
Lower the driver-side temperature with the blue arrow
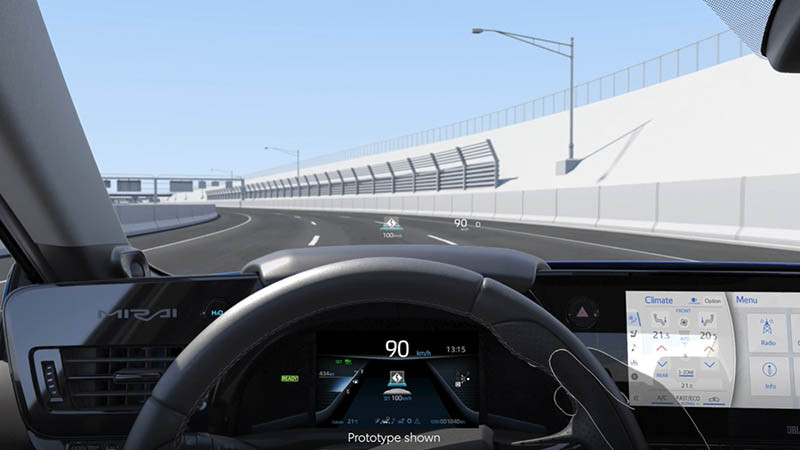coord(660,363)
